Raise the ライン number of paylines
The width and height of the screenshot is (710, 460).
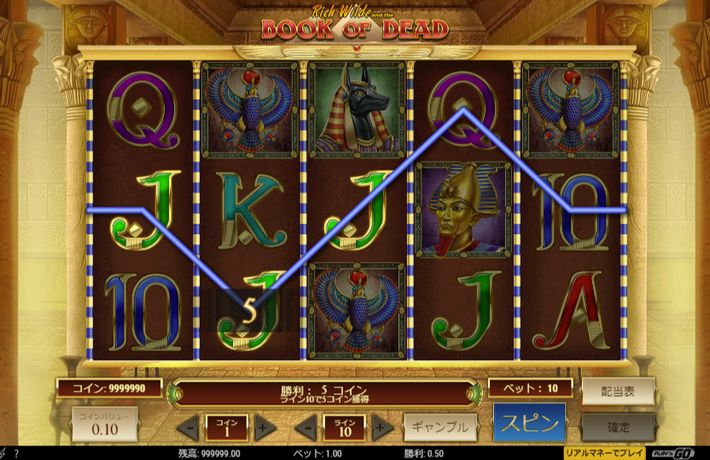384,428
